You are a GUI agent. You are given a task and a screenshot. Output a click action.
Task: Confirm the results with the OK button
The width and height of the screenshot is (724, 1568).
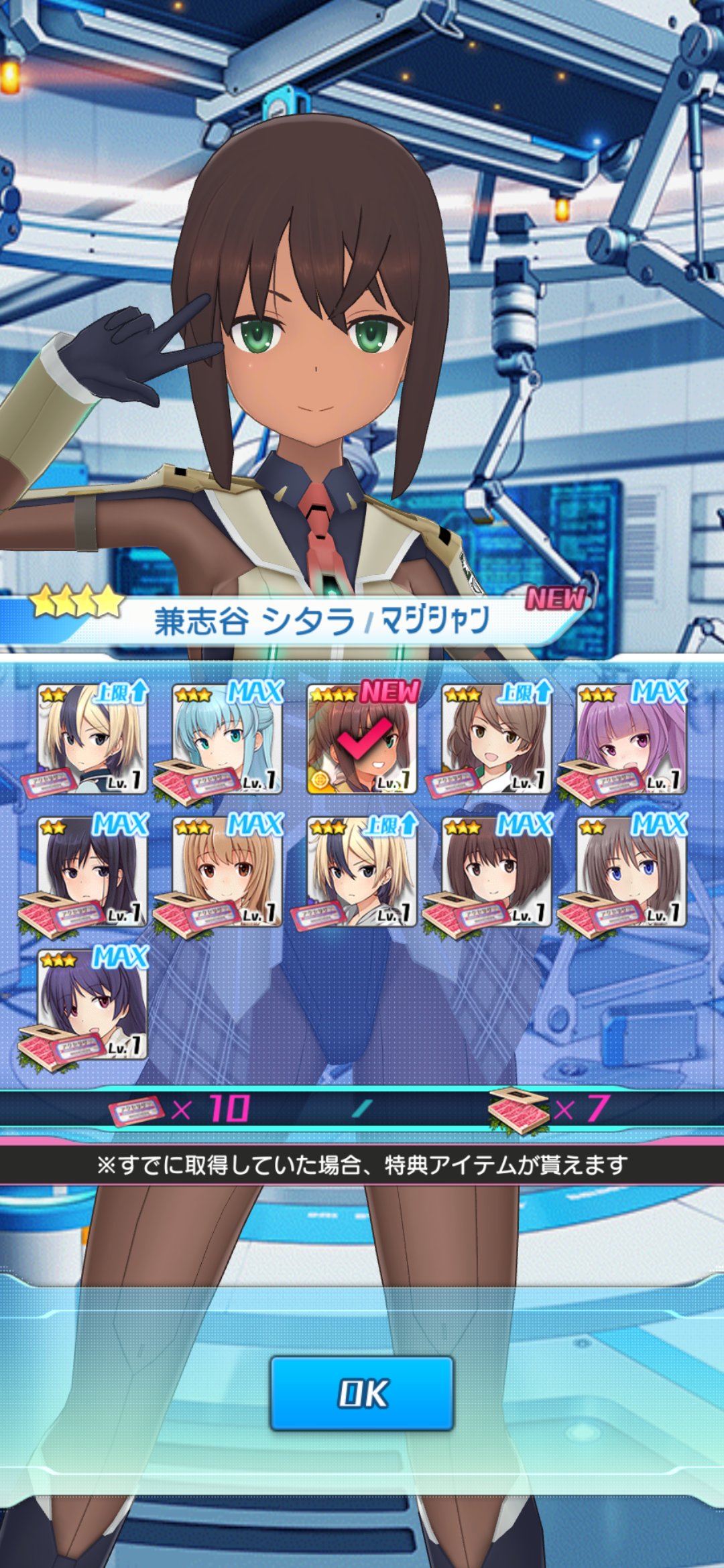click(362, 1393)
